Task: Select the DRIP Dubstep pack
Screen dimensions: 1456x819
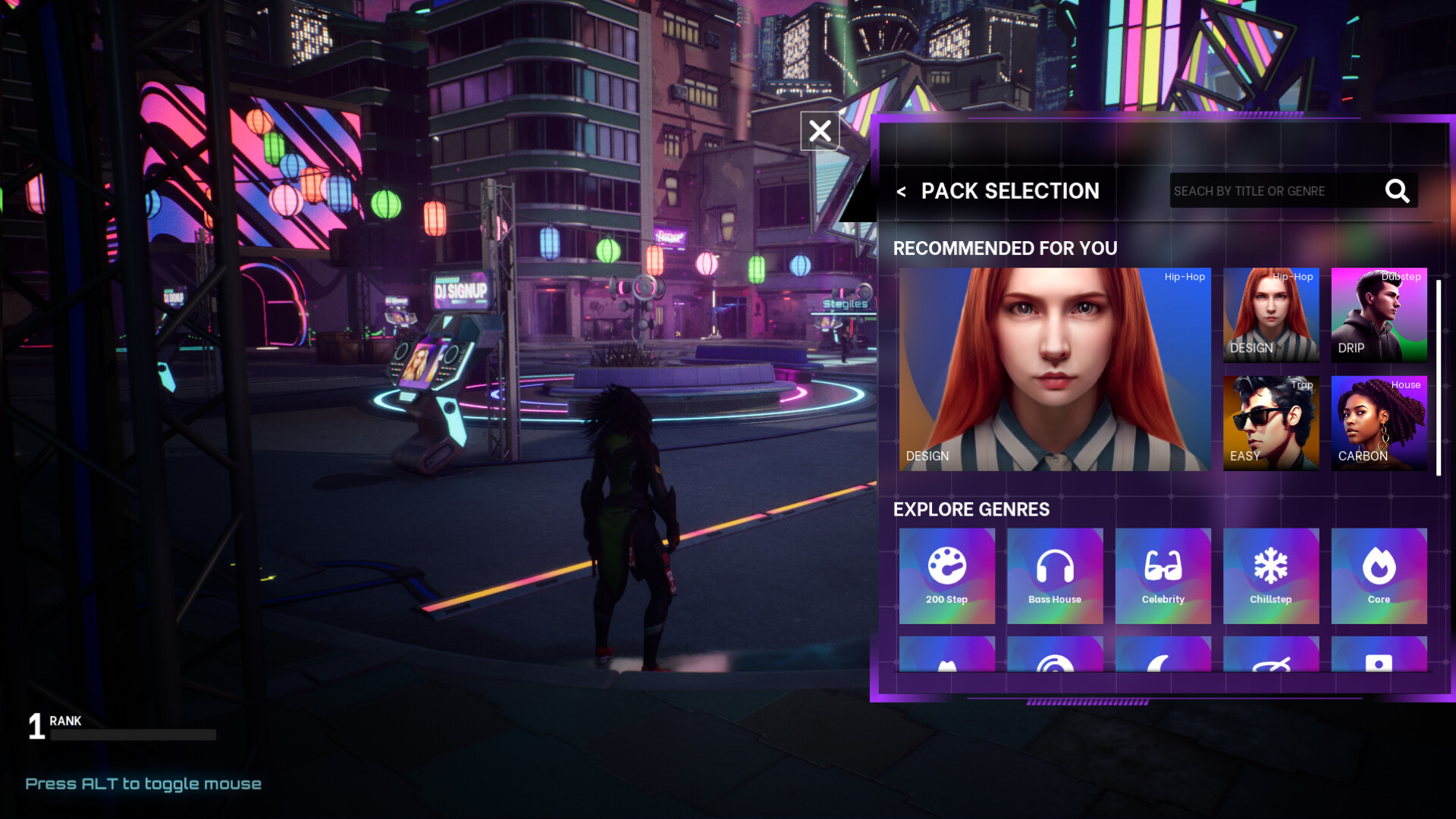Action: [1379, 315]
